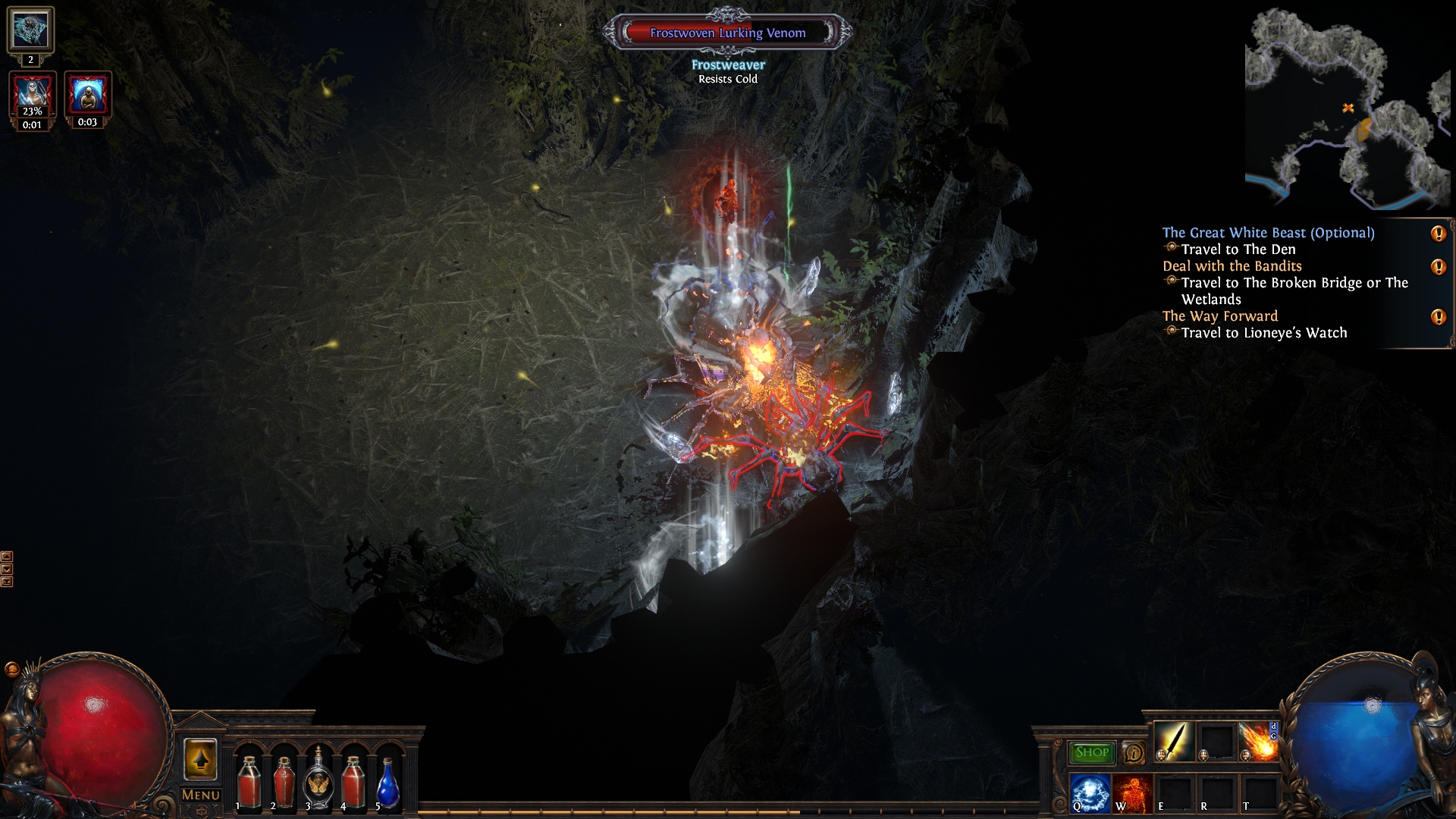Activate the burning figure skill on W
Image resolution: width=1456 pixels, height=819 pixels.
(x=1132, y=792)
